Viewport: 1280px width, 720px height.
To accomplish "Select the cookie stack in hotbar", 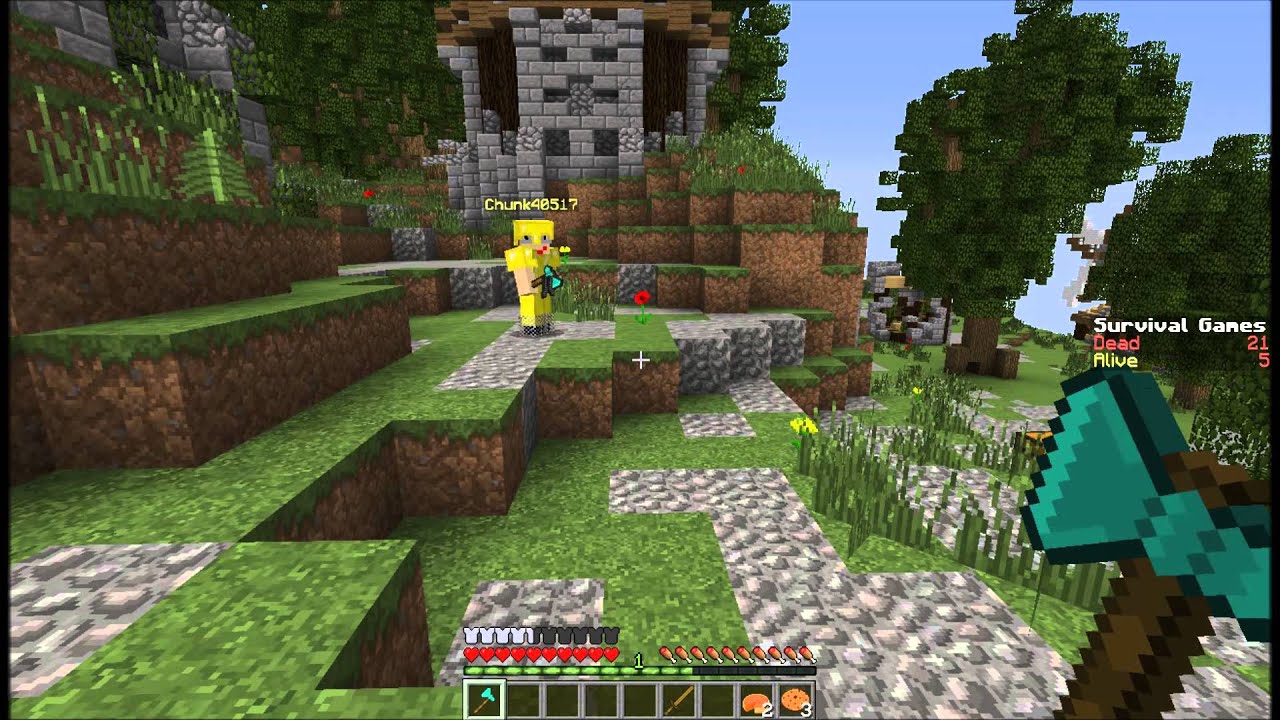I will 795,700.
